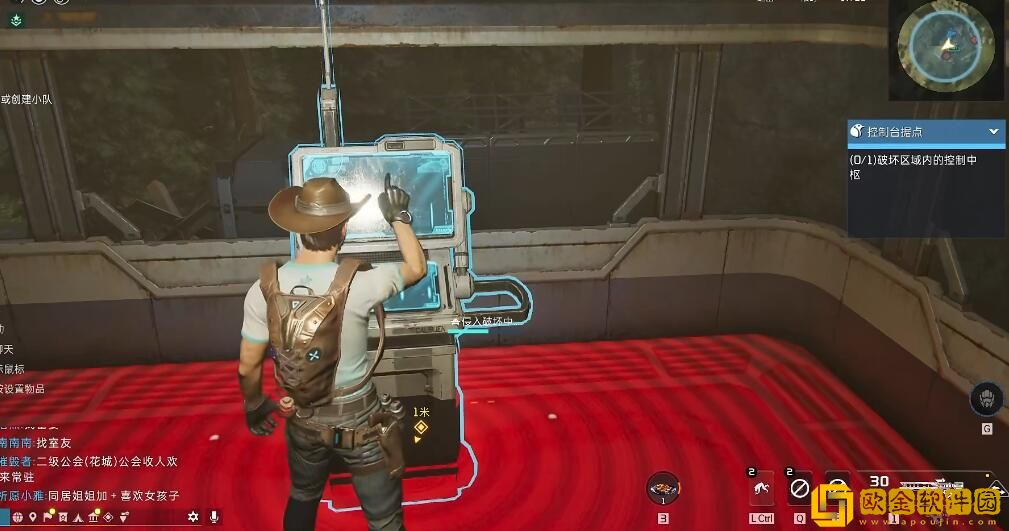Toggle the voice chat microphone

214,517
